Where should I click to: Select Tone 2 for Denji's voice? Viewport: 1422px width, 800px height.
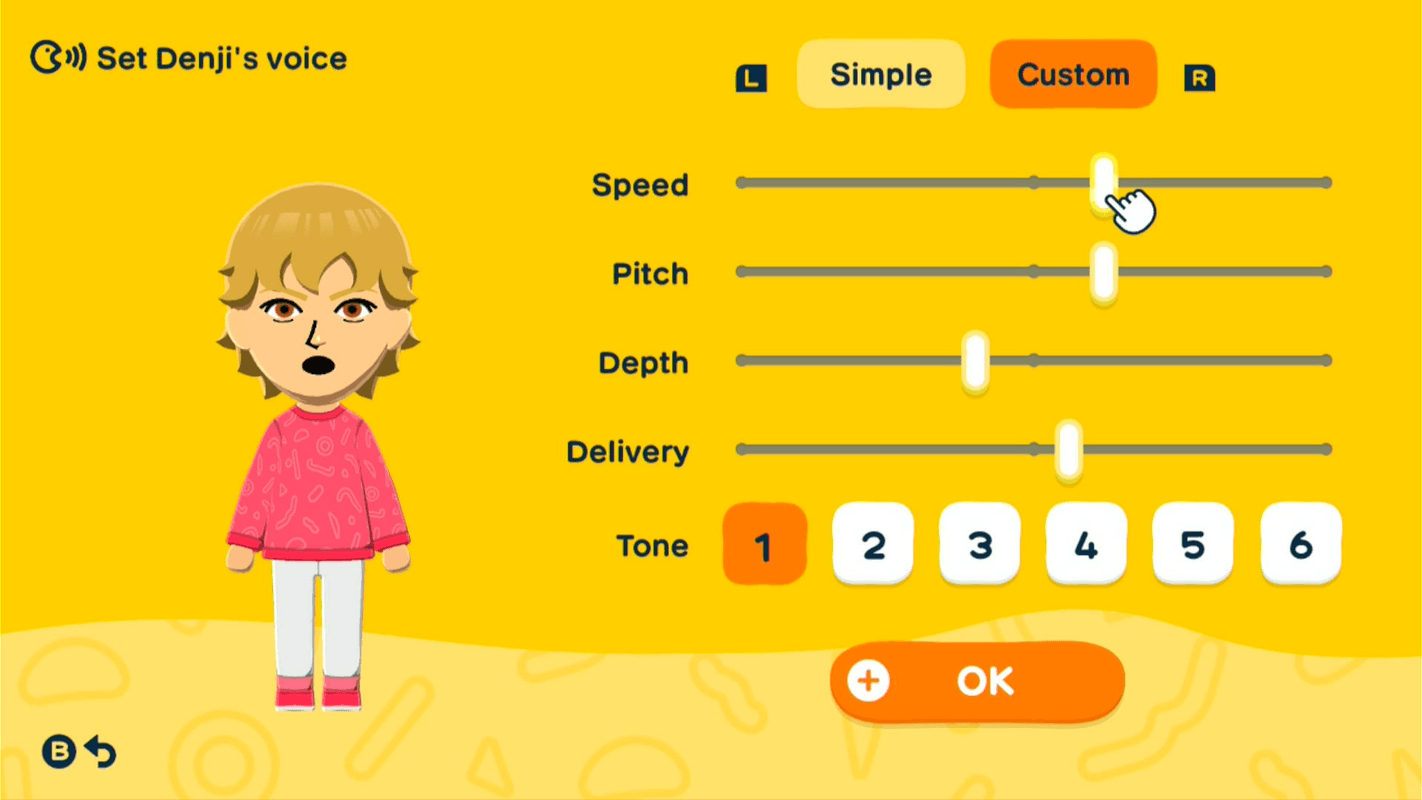tap(872, 545)
